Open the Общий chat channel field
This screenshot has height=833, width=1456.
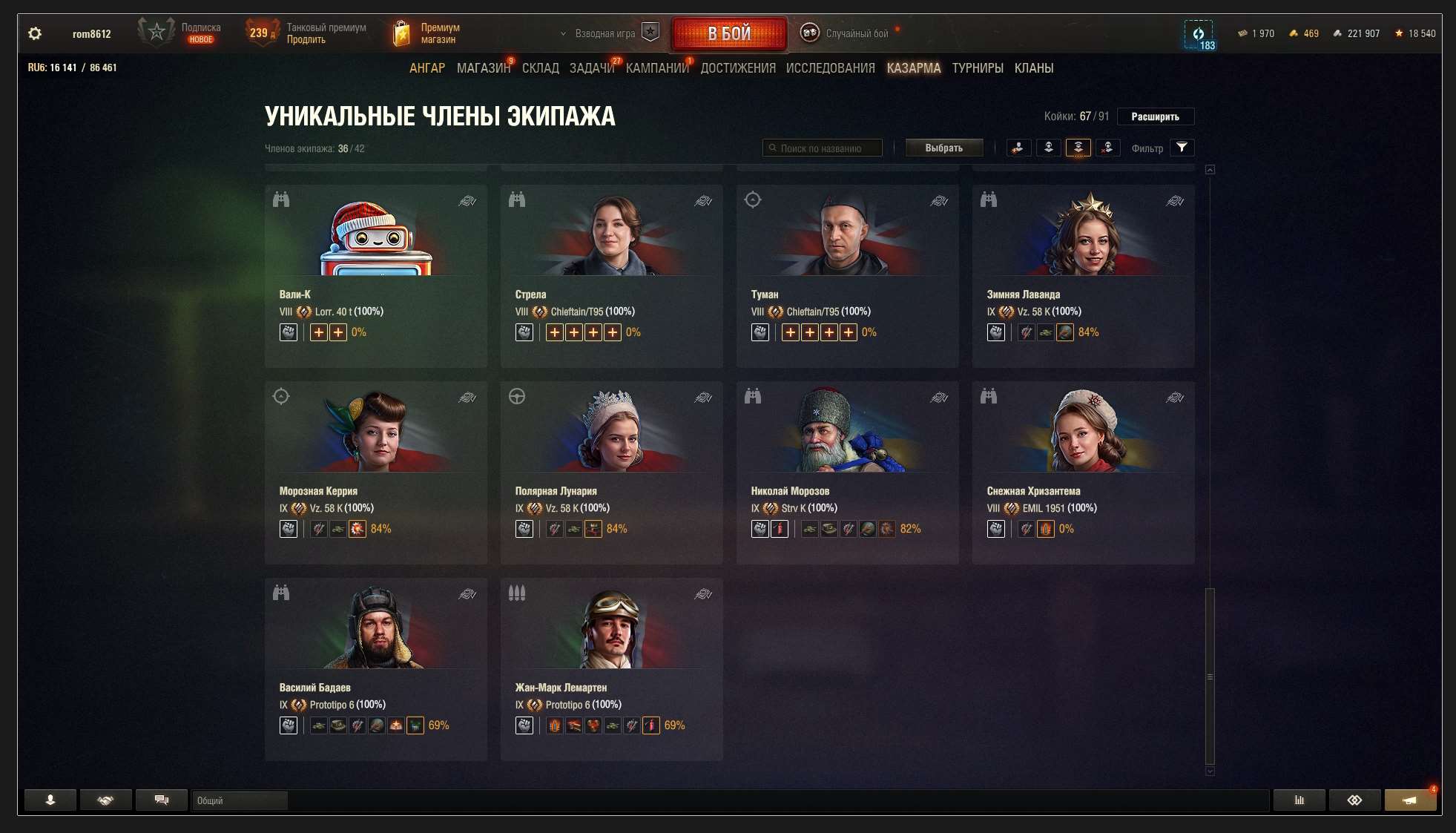point(239,800)
